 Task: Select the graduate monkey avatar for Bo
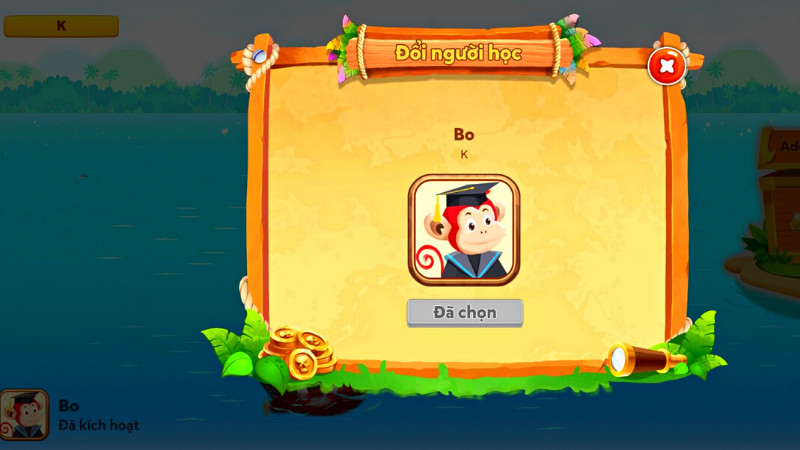(x=464, y=229)
